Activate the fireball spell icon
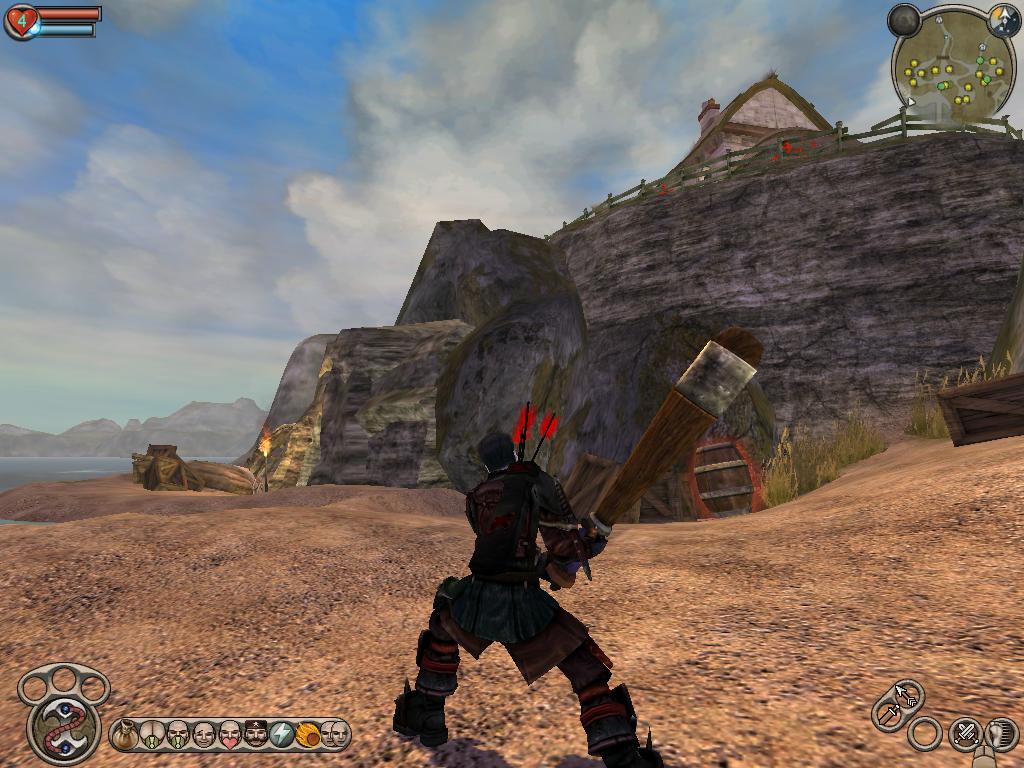Screen dimensions: 1024x768 [x=308, y=735]
